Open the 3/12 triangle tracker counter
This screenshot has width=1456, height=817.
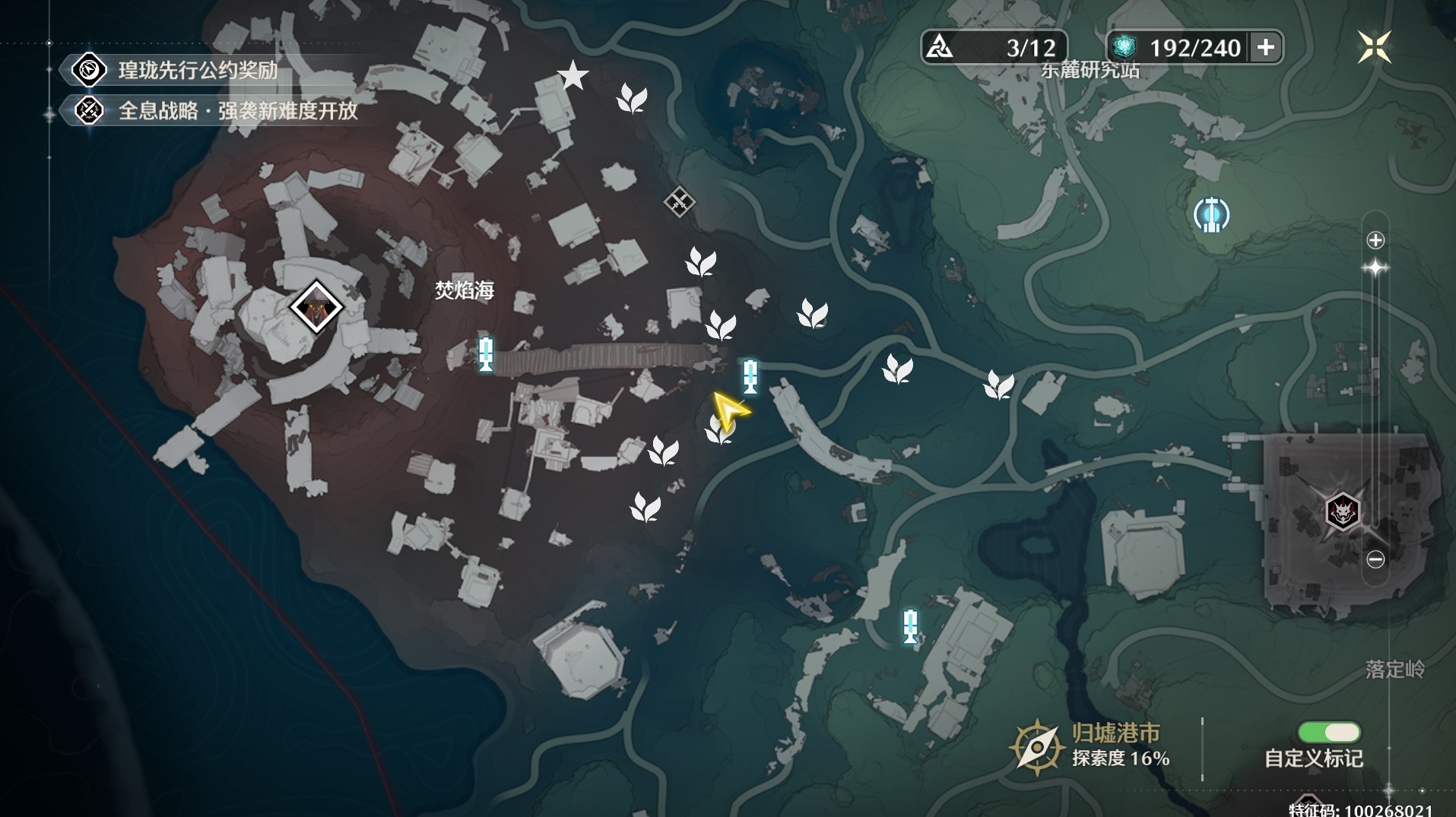994,48
